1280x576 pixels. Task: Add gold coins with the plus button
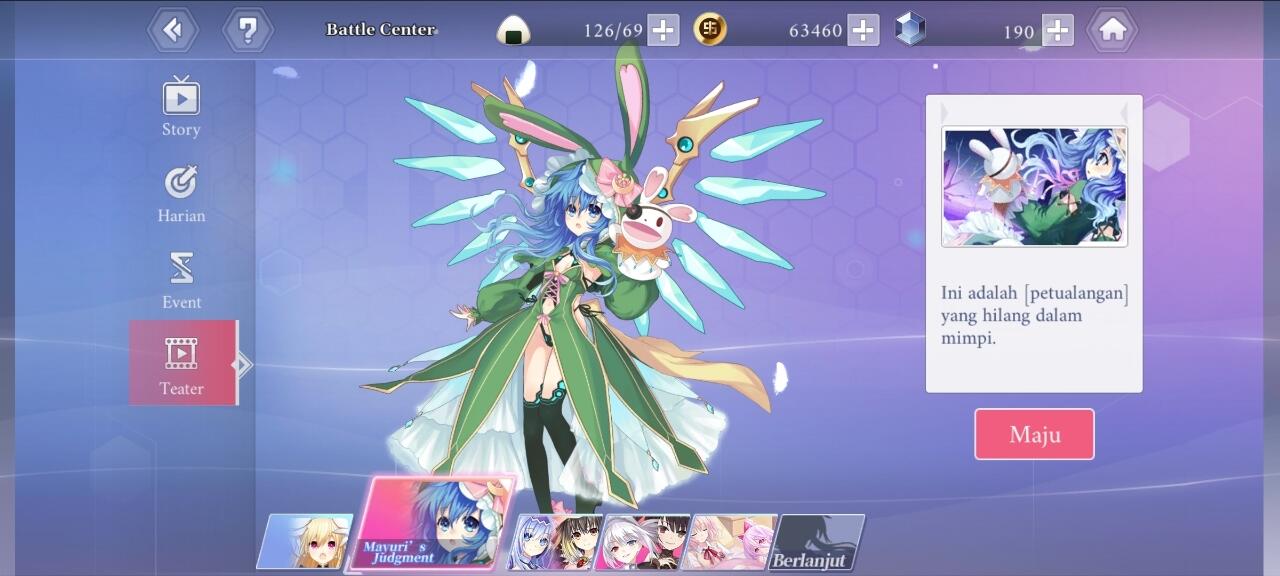(x=863, y=30)
